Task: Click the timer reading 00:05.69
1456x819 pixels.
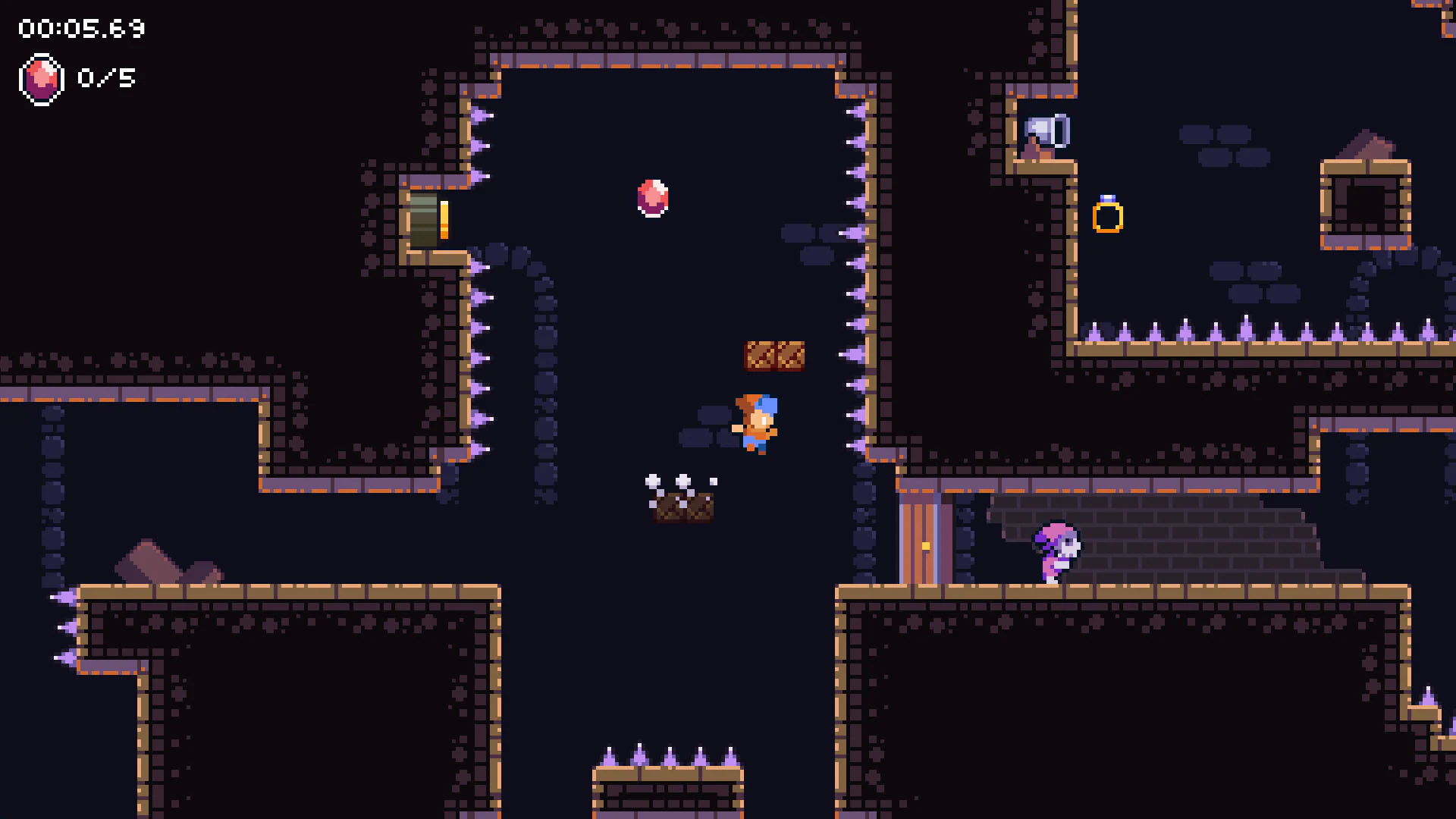Action: coord(78,27)
